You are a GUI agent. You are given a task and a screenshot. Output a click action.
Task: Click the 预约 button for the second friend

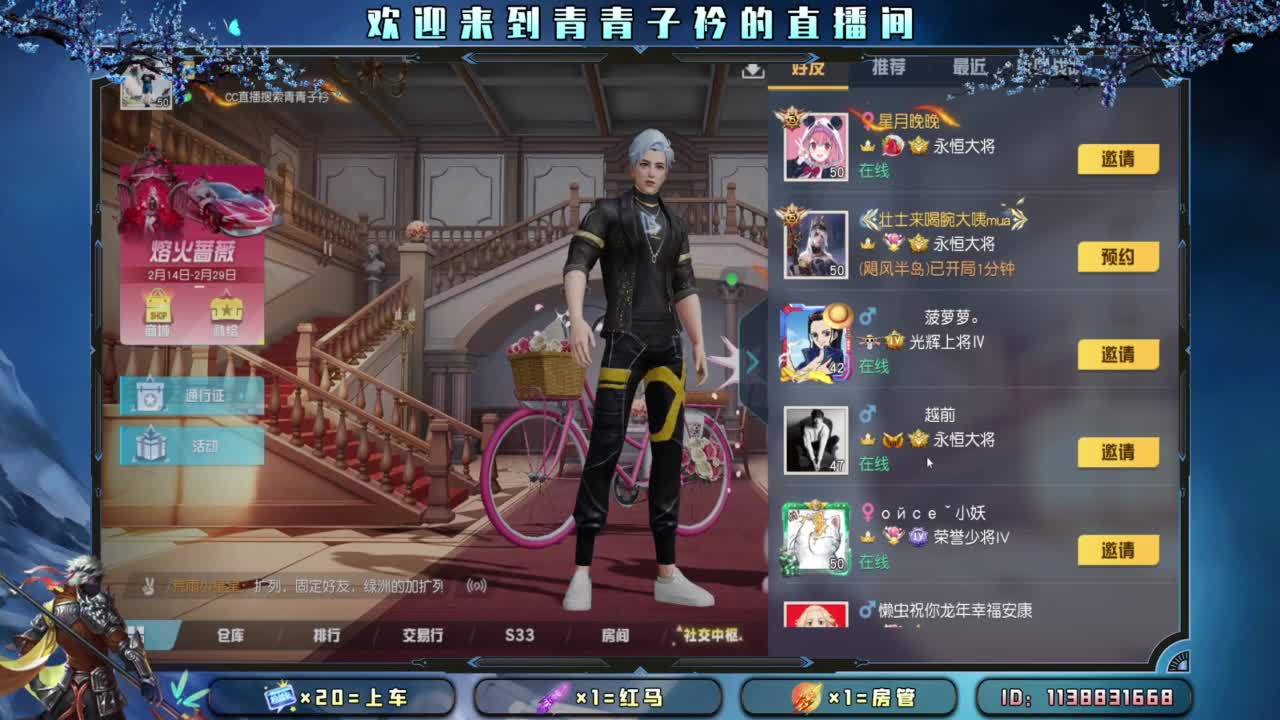(x=1117, y=257)
